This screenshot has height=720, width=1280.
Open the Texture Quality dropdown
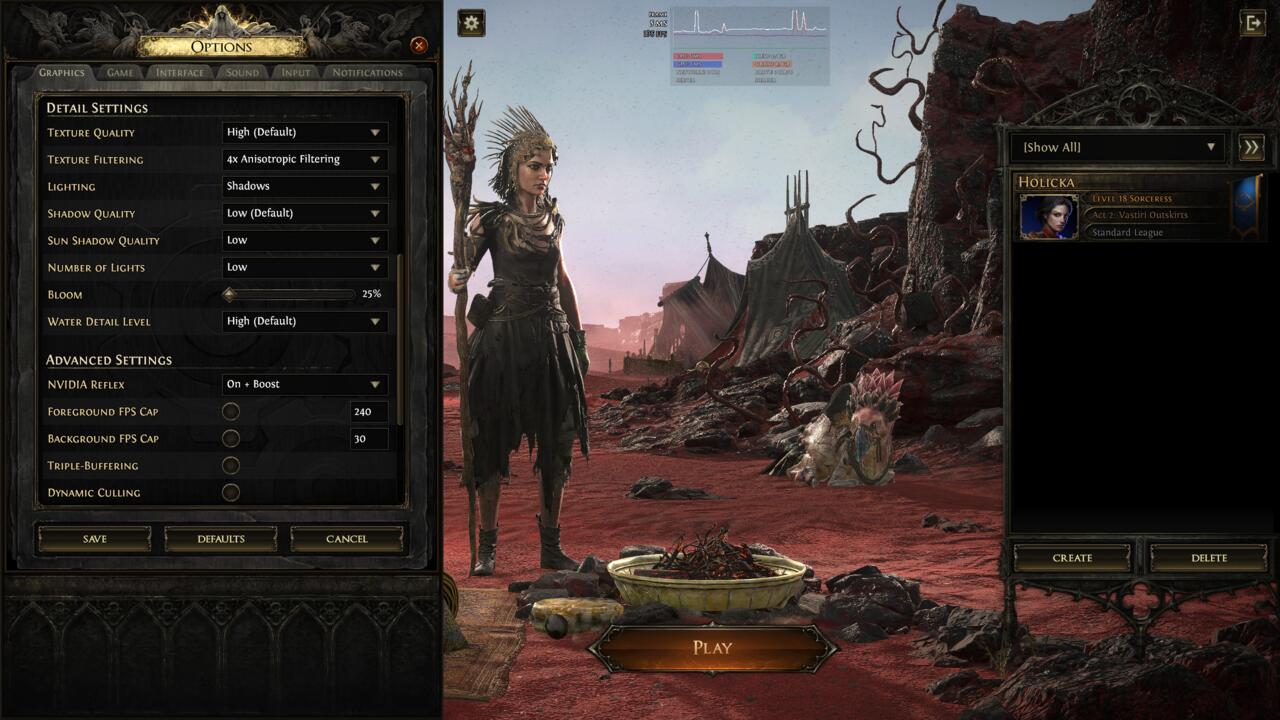304,132
